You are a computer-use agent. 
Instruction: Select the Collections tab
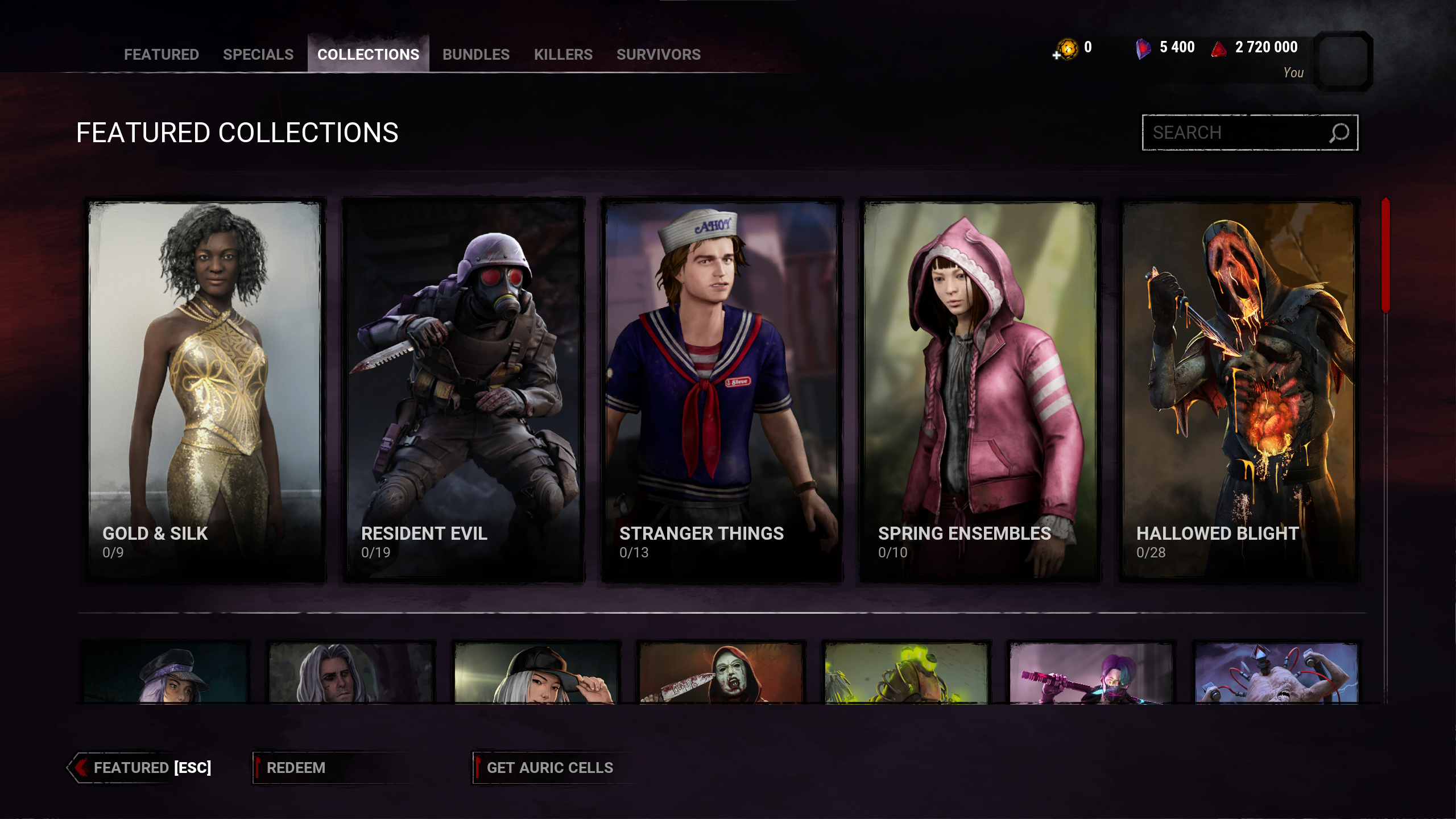coord(368,55)
